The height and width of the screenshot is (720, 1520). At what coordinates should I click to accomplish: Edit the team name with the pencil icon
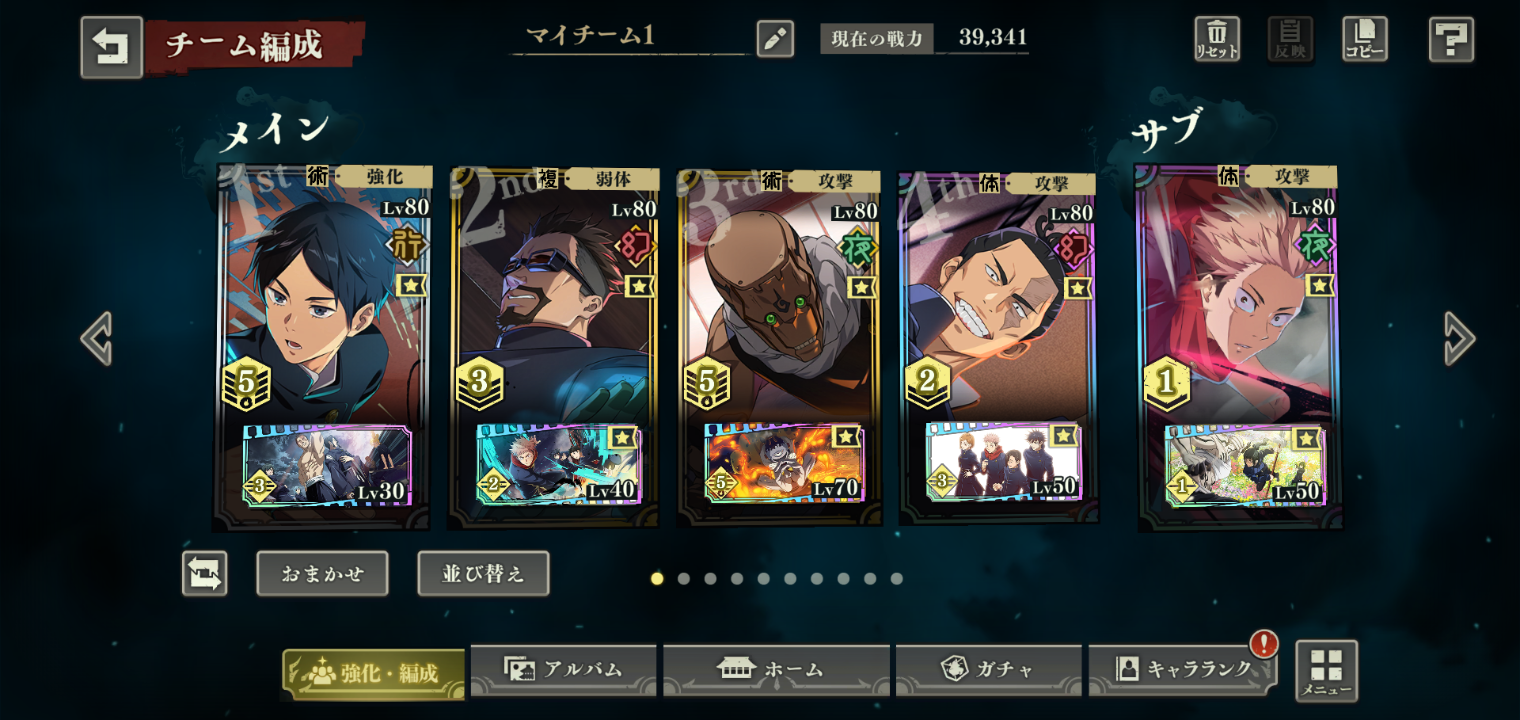pos(775,39)
